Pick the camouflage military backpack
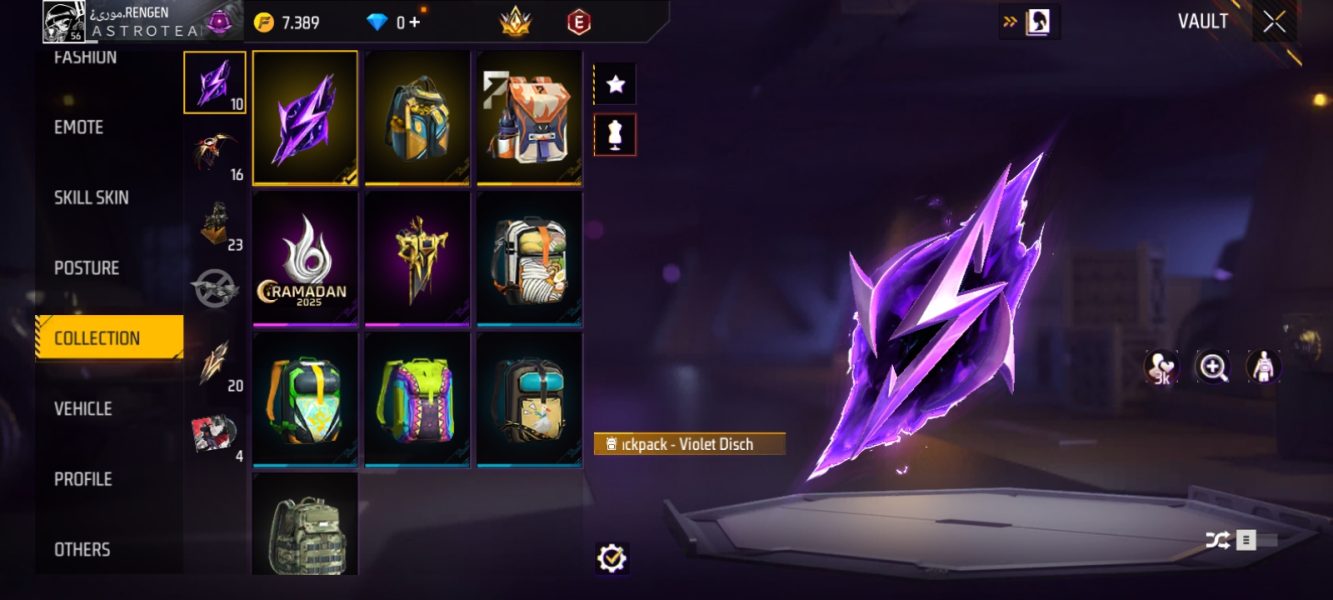Image resolution: width=1333 pixels, height=600 pixels. tap(305, 525)
